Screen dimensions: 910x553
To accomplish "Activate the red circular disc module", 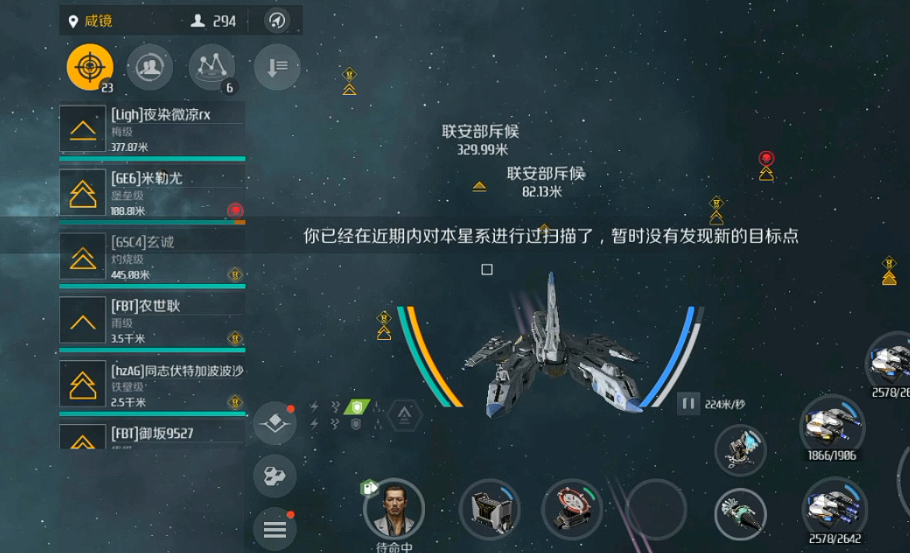I will pos(572,508).
